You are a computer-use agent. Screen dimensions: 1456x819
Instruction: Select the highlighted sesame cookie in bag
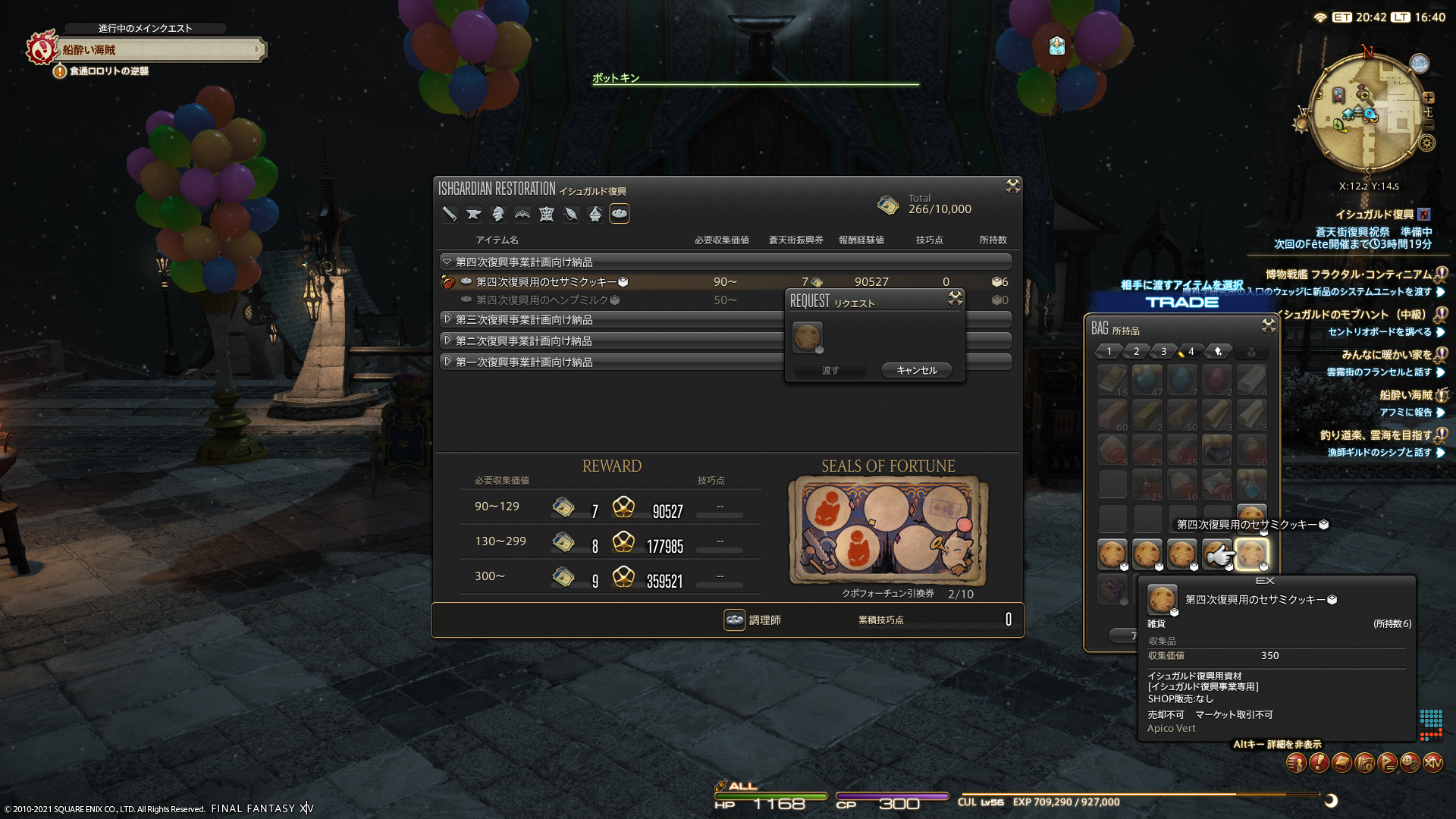tap(1251, 554)
